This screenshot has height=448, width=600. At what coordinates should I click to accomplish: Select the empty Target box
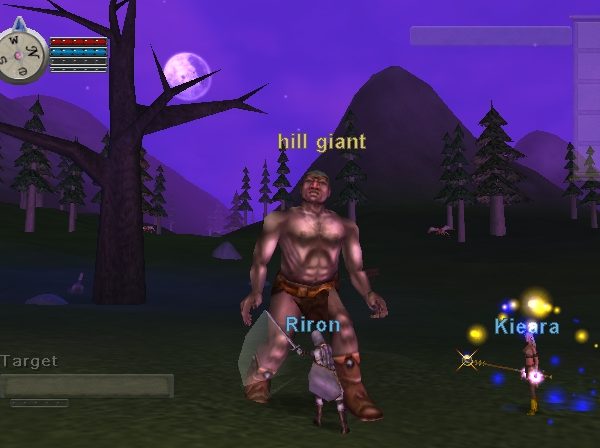[x=86, y=385]
